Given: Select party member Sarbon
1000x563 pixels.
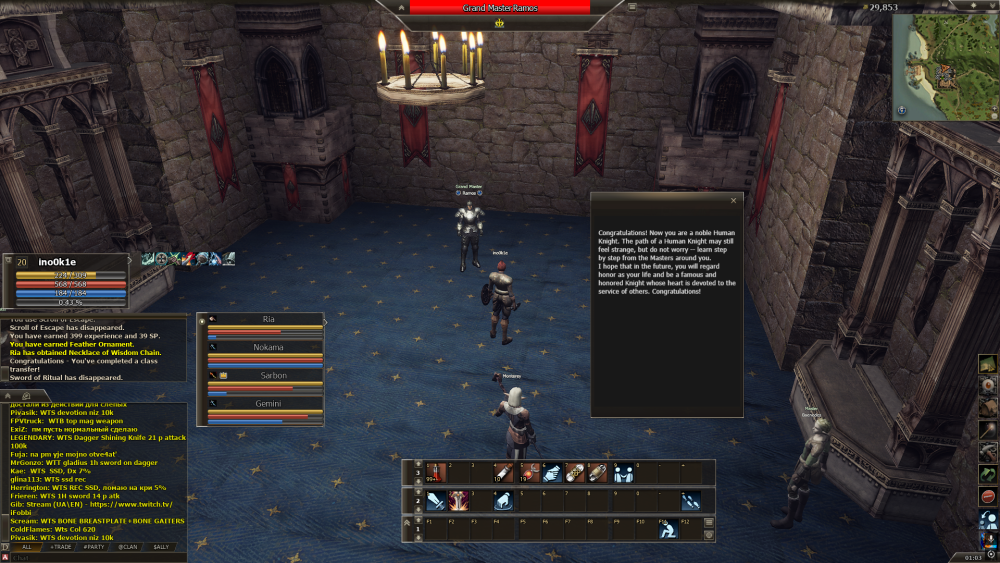Looking at the screenshot, I should coord(268,376).
